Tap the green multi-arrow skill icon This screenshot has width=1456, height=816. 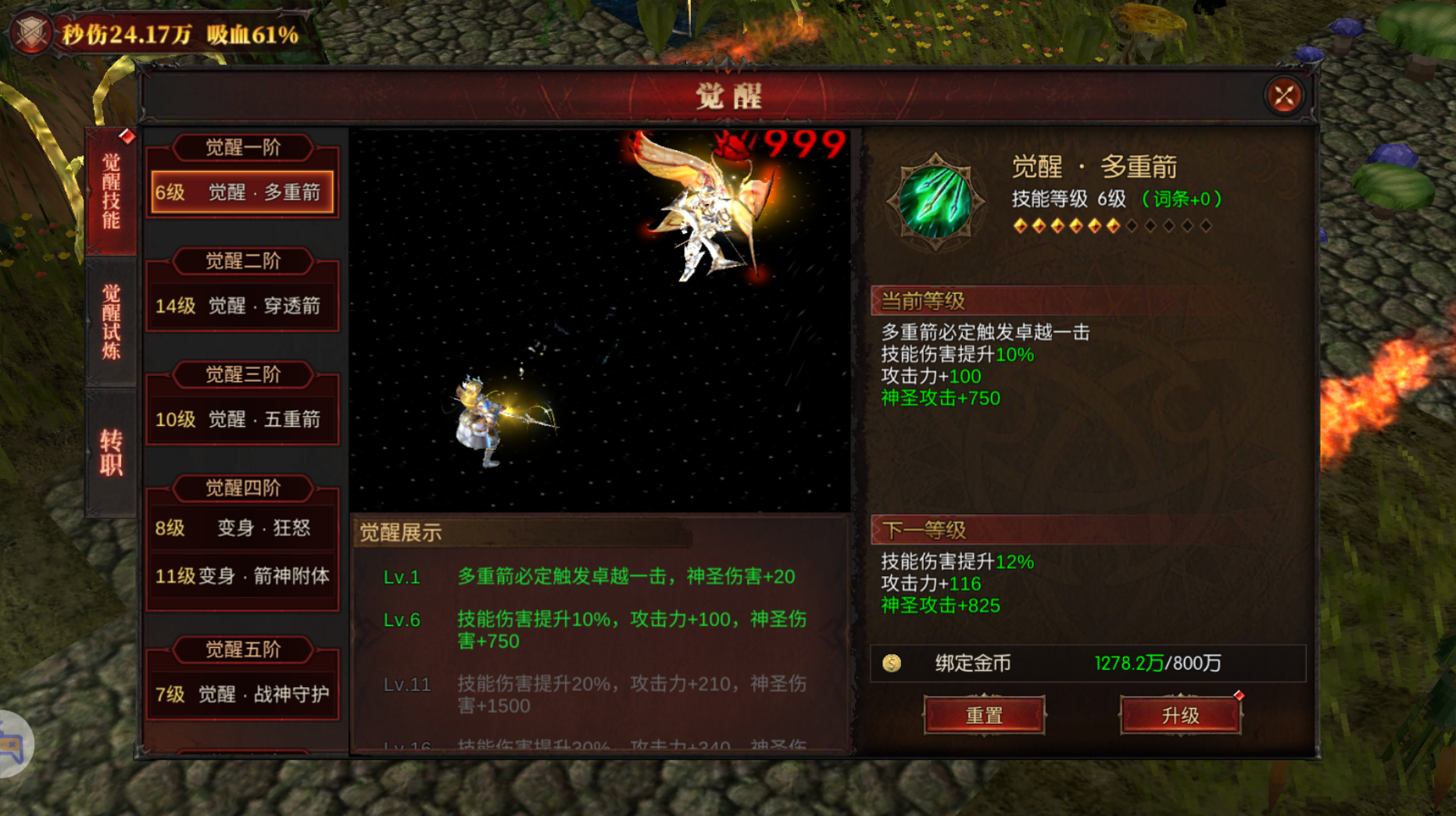(x=935, y=202)
